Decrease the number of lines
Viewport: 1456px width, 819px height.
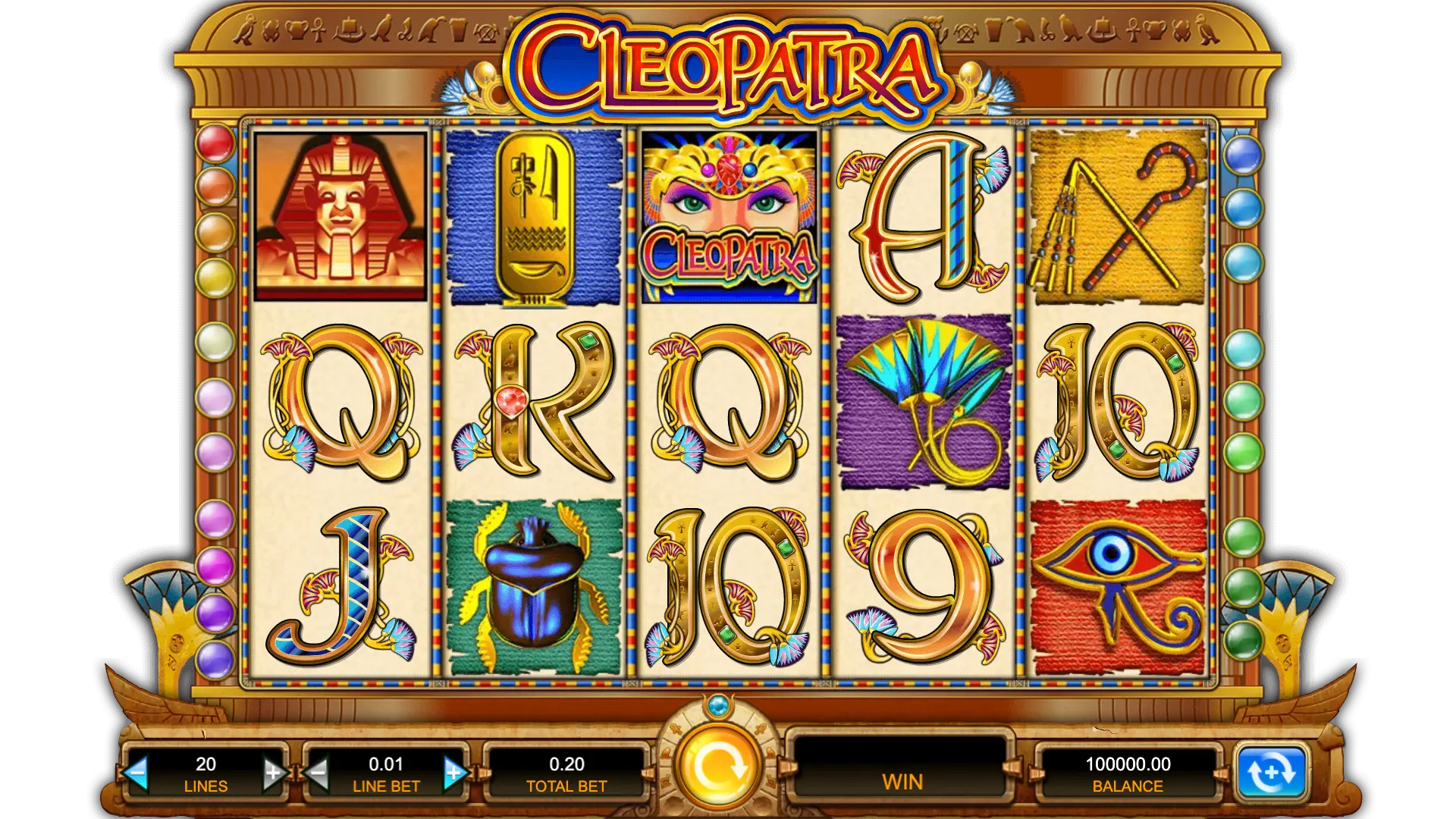point(138,773)
